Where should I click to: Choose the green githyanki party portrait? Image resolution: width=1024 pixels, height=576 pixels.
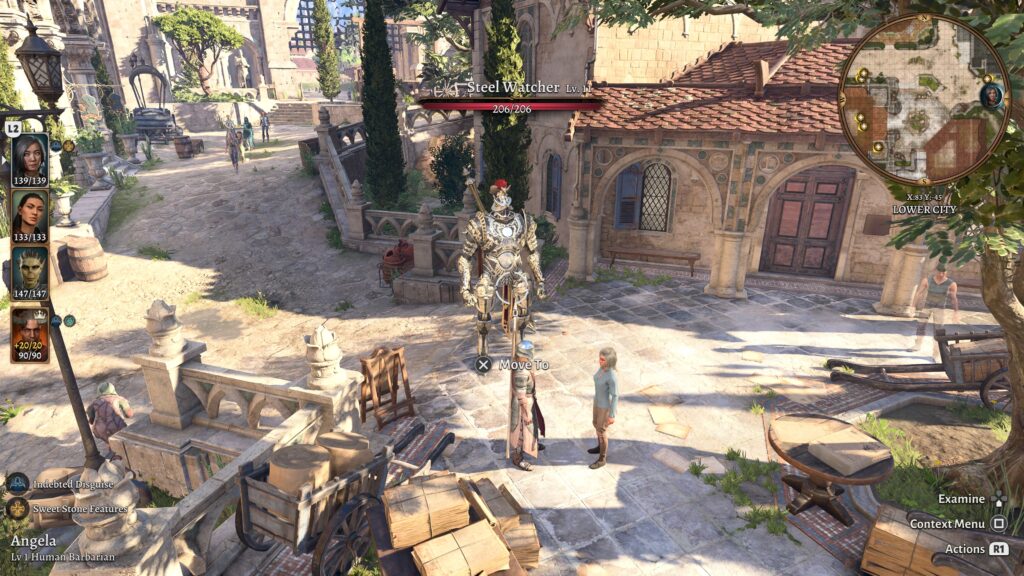[x=29, y=268]
